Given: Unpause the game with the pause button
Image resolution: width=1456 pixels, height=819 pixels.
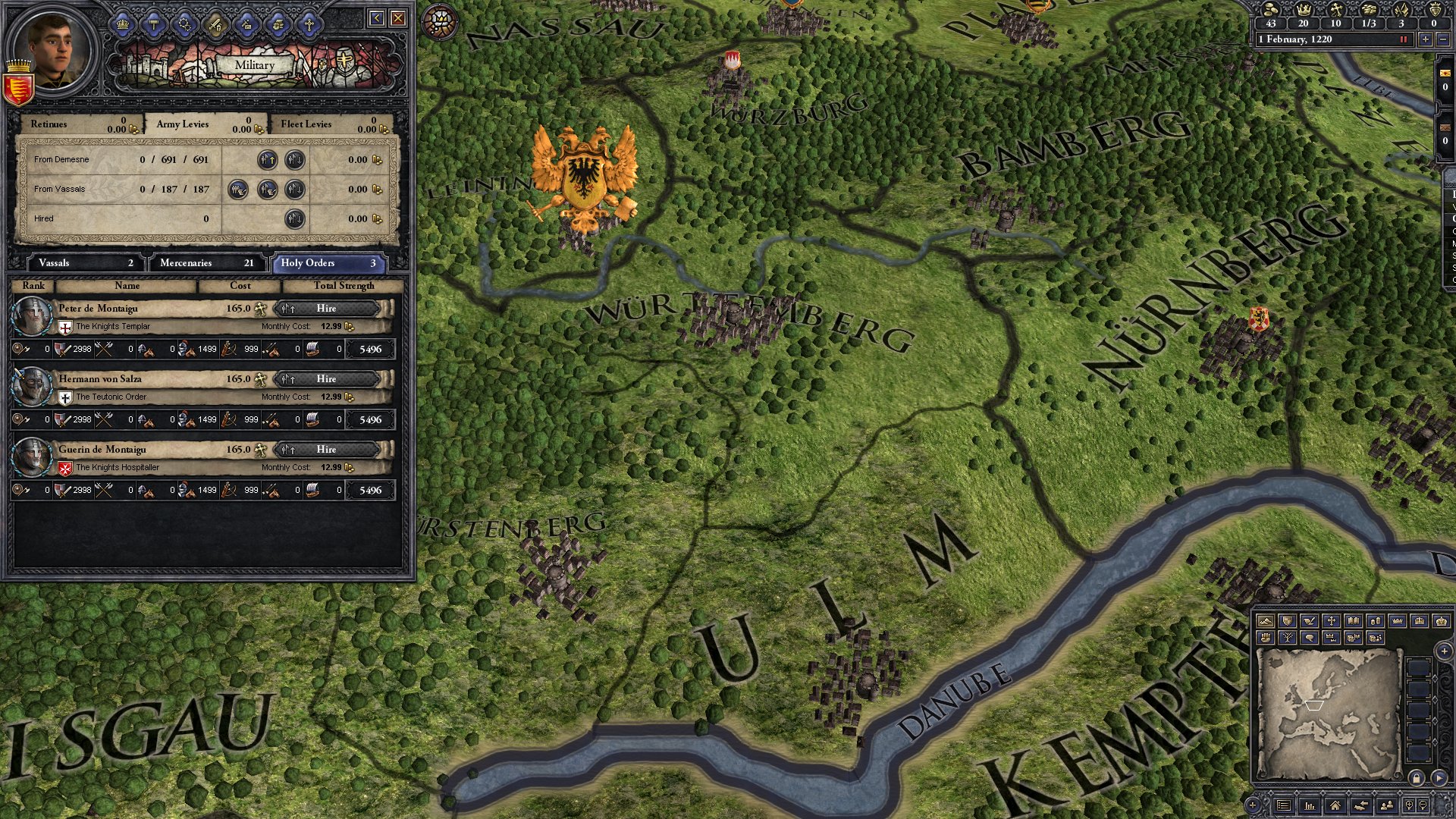Looking at the screenshot, I should [1404, 39].
